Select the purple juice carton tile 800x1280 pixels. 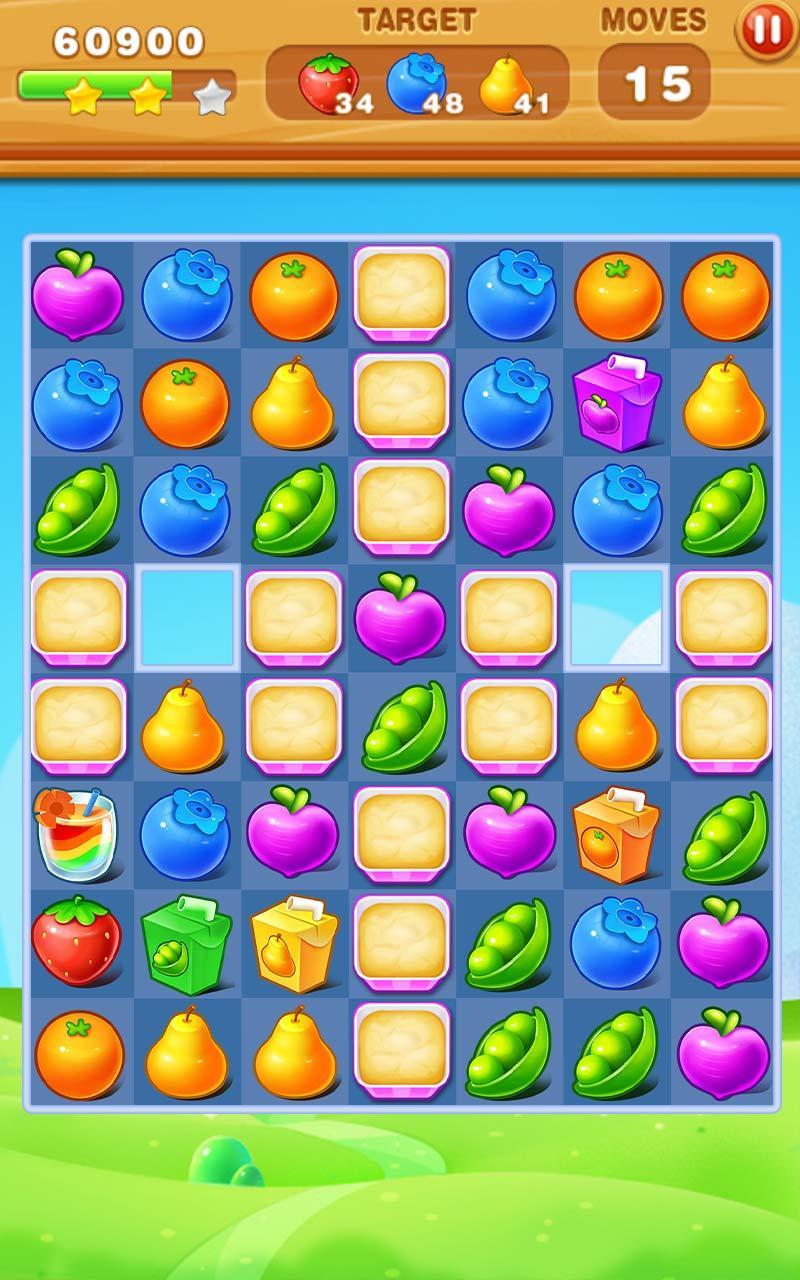(616, 404)
